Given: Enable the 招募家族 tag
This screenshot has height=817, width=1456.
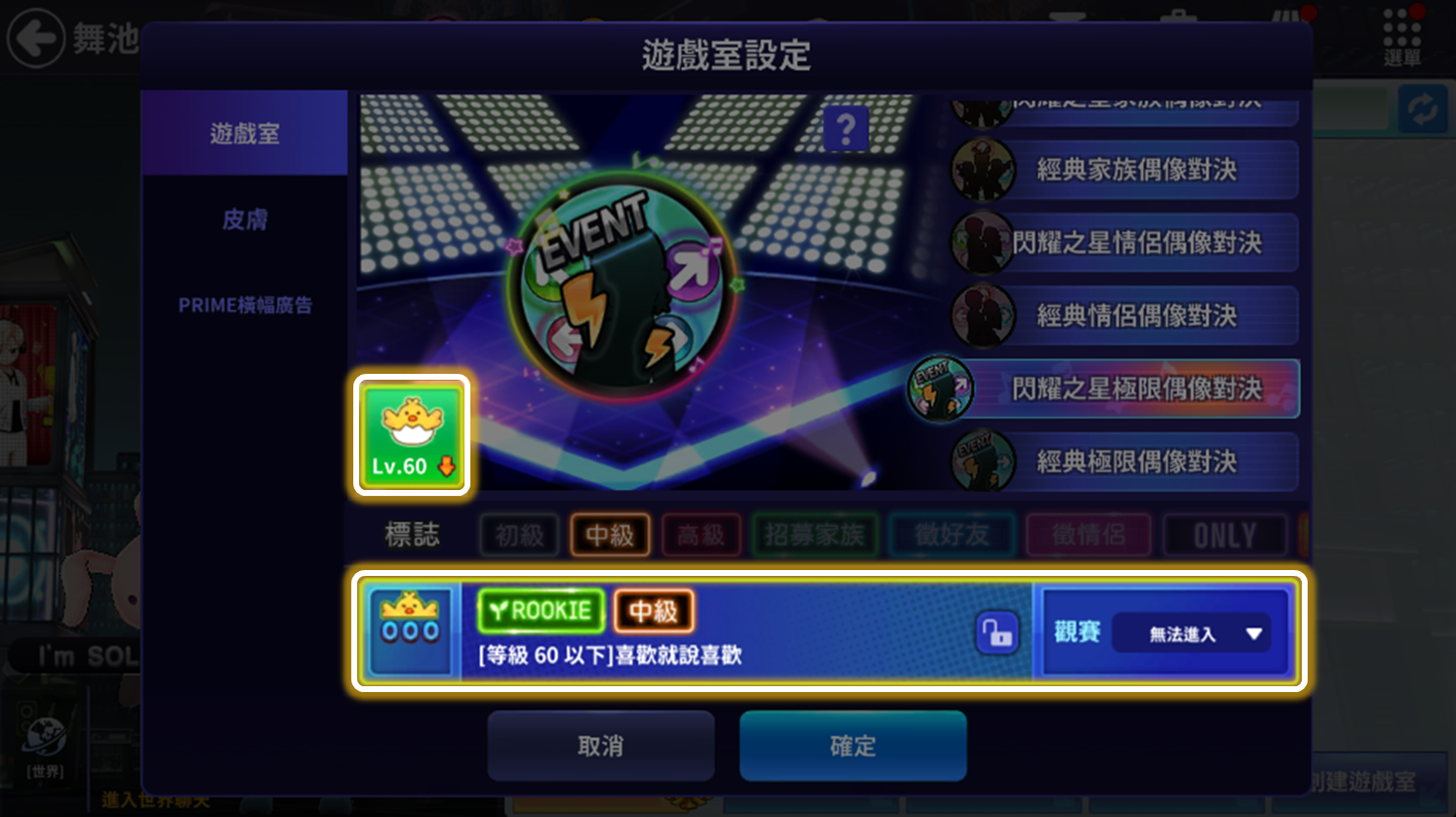Looking at the screenshot, I should [814, 535].
